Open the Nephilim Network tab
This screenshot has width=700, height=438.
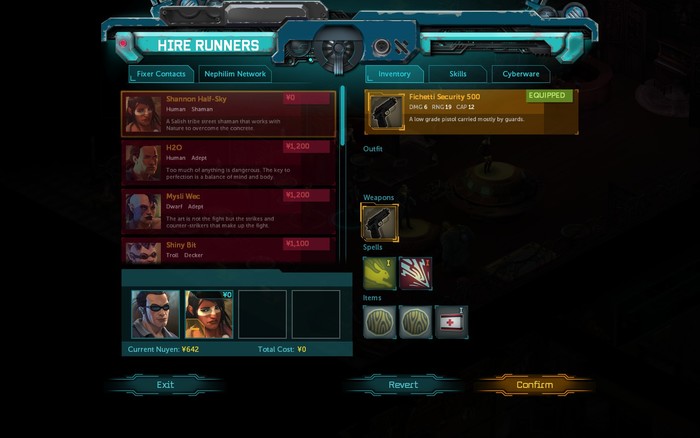[235, 74]
